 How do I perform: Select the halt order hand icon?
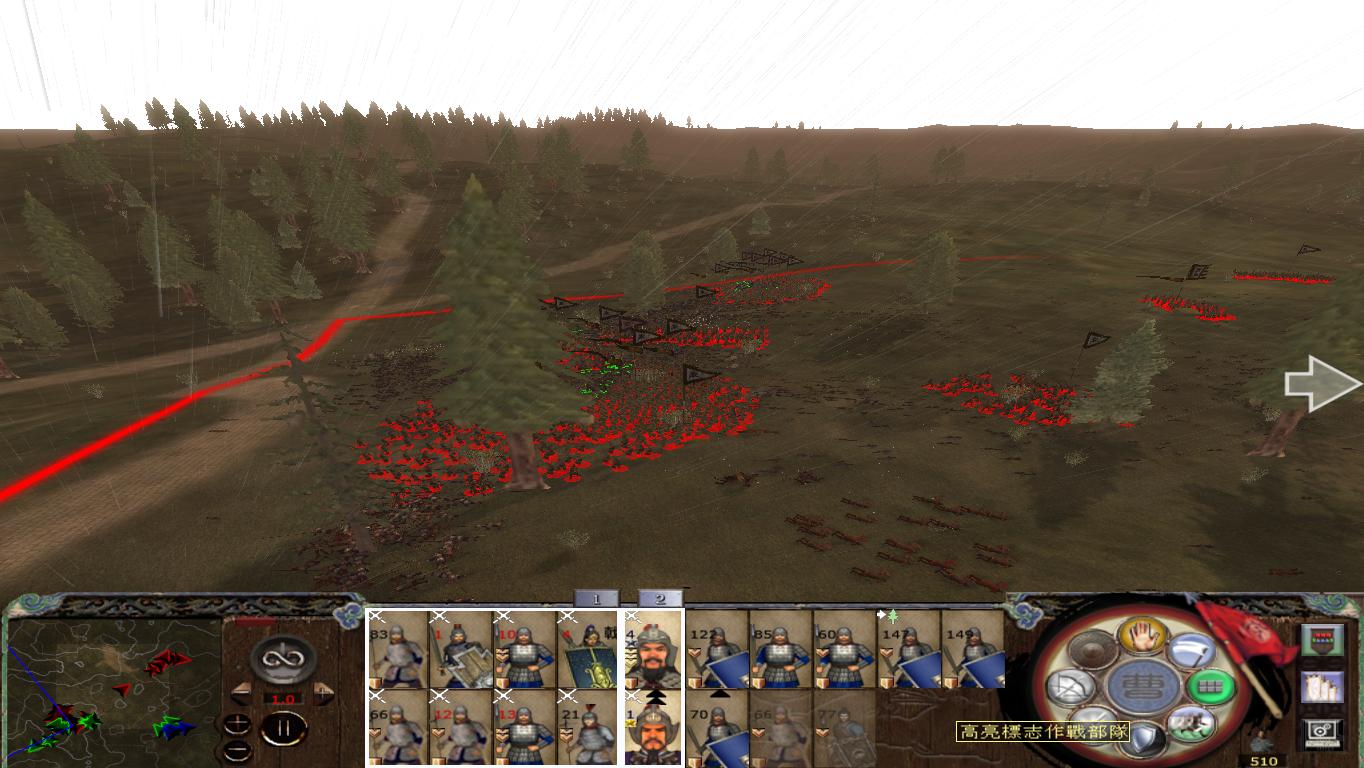[x=1141, y=635]
